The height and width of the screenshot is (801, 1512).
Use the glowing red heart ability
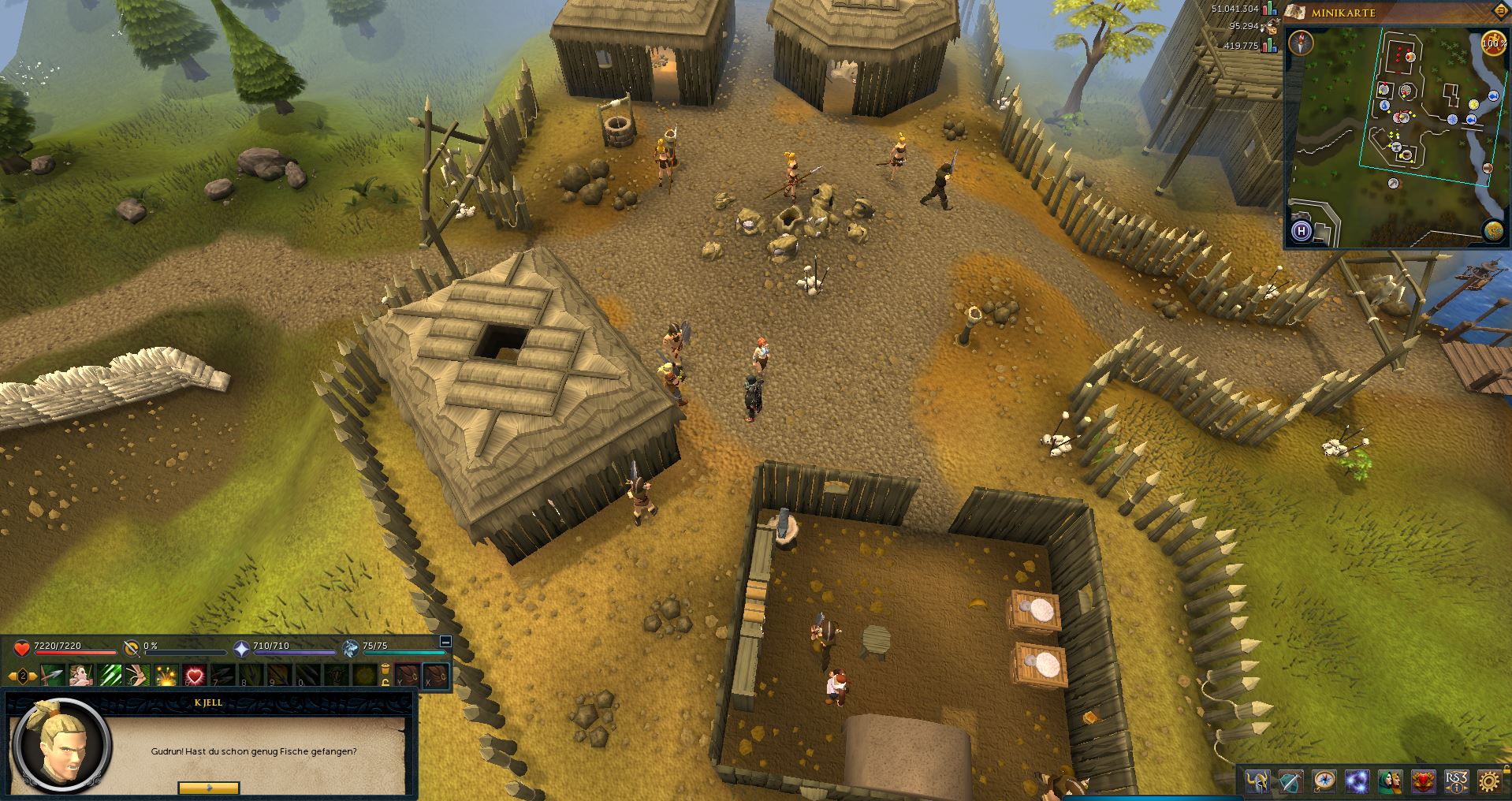click(x=194, y=676)
